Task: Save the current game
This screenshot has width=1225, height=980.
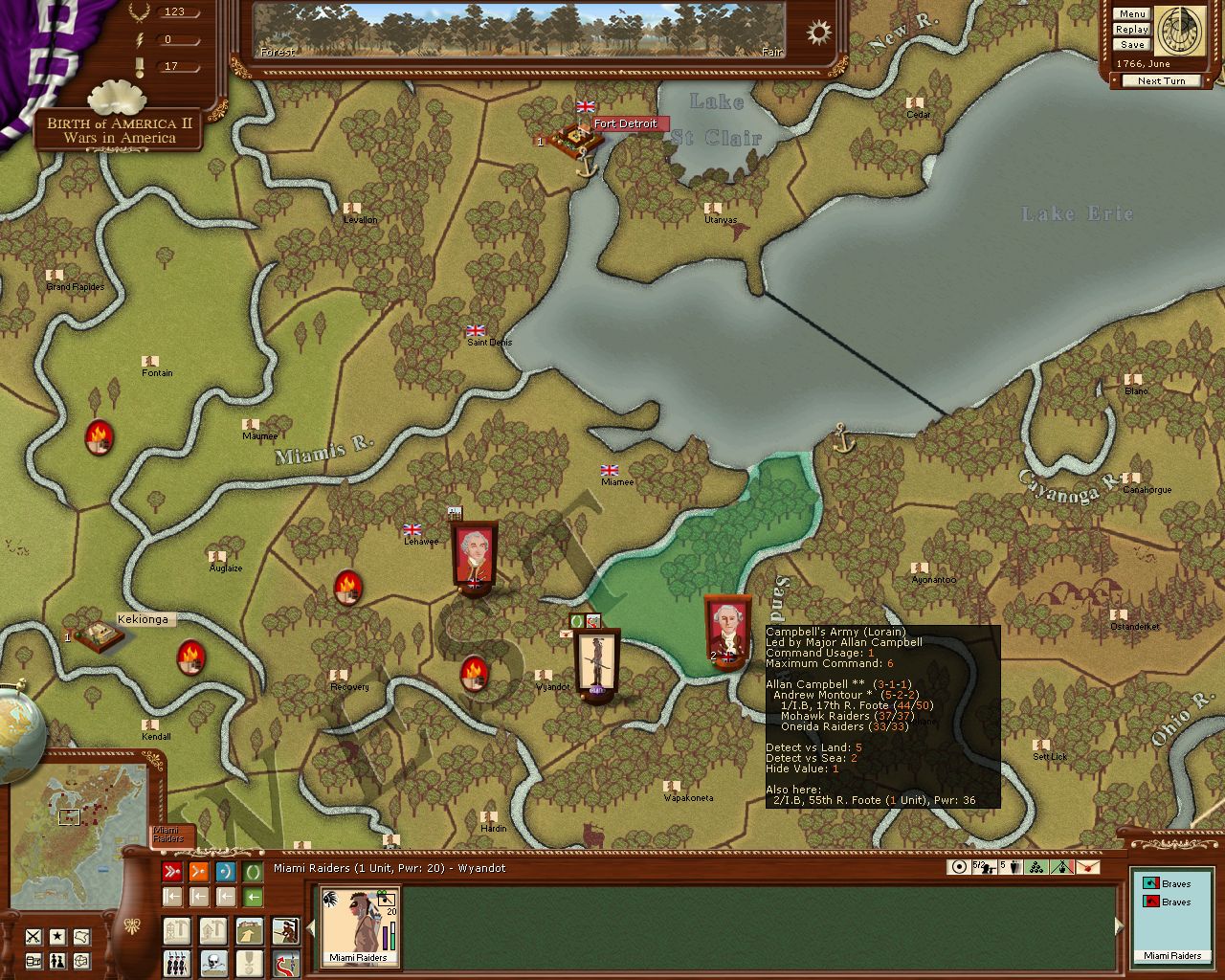Action: (x=1131, y=45)
